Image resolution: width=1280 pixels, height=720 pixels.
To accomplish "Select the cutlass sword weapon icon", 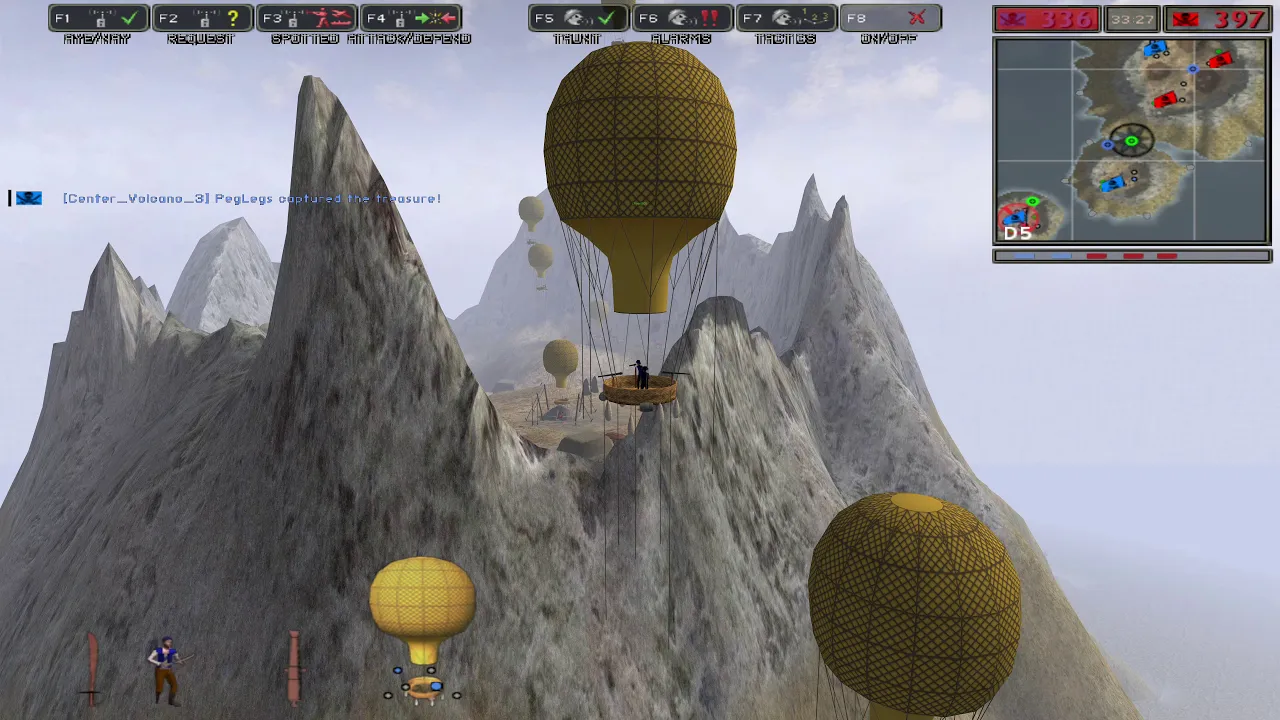I will click(92, 668).
